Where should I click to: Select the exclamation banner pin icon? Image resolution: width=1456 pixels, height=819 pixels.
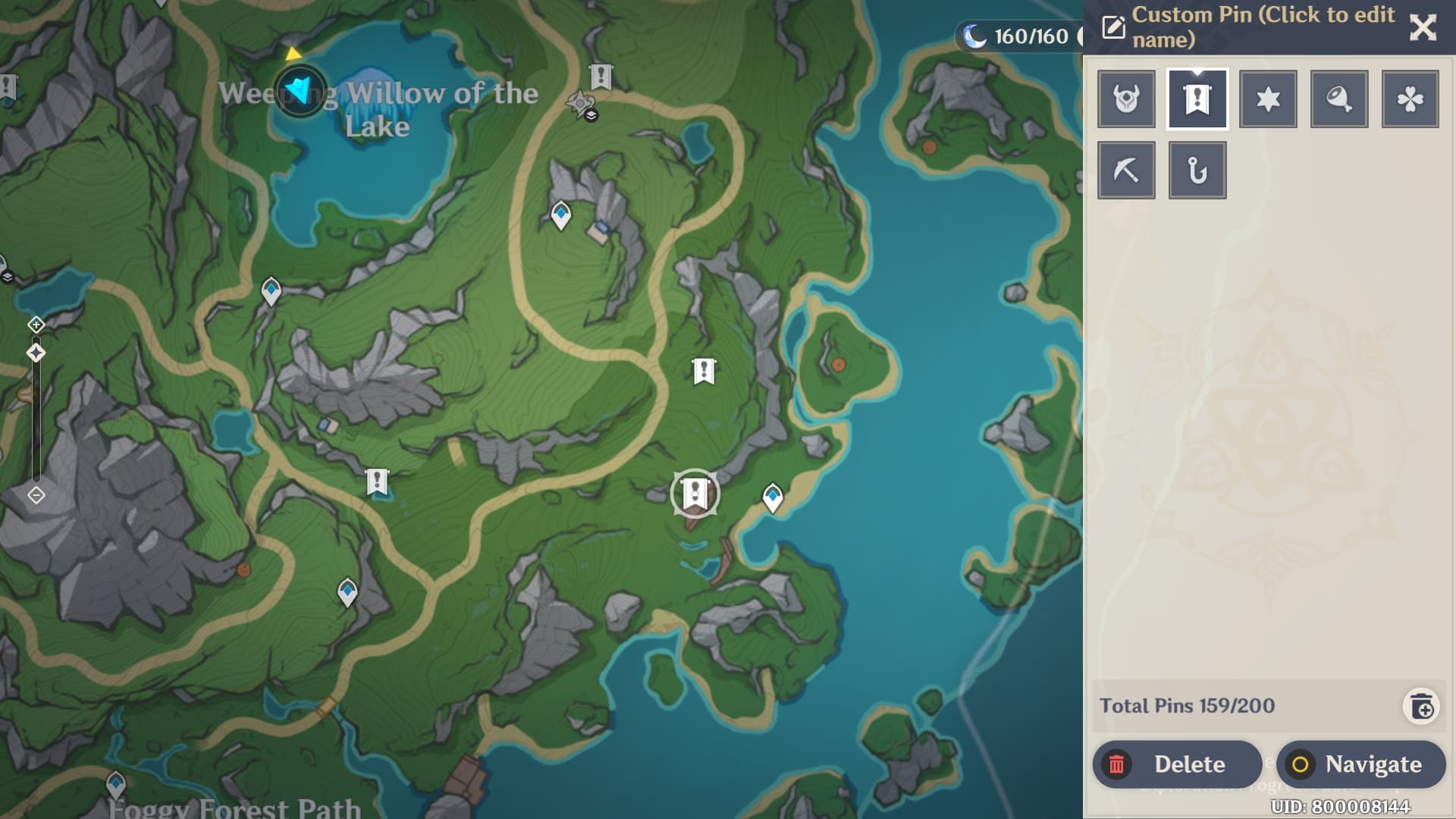(1197, 99)
